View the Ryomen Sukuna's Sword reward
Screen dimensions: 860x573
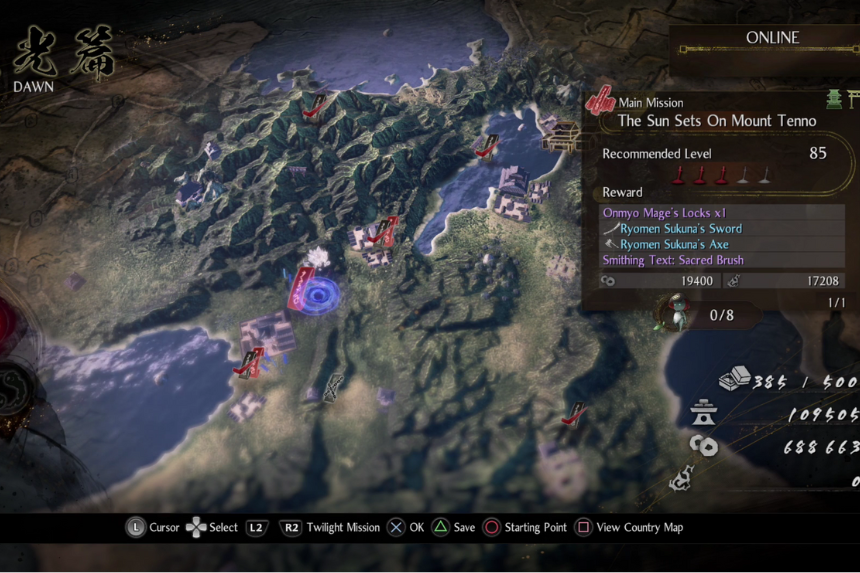click(x=680, y=228)
